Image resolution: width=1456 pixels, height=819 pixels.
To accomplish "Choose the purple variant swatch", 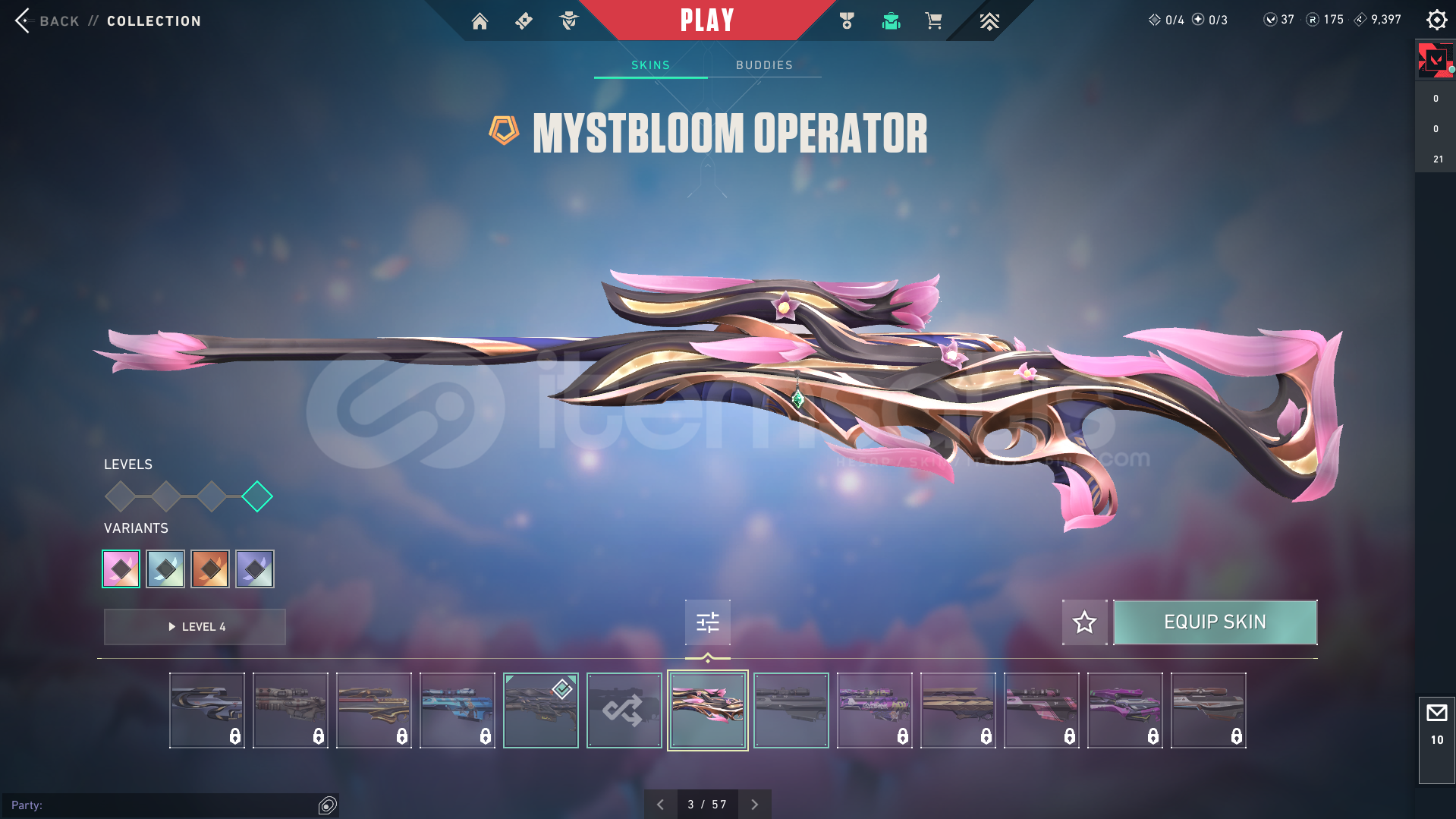I will click(x=255, y=569).
